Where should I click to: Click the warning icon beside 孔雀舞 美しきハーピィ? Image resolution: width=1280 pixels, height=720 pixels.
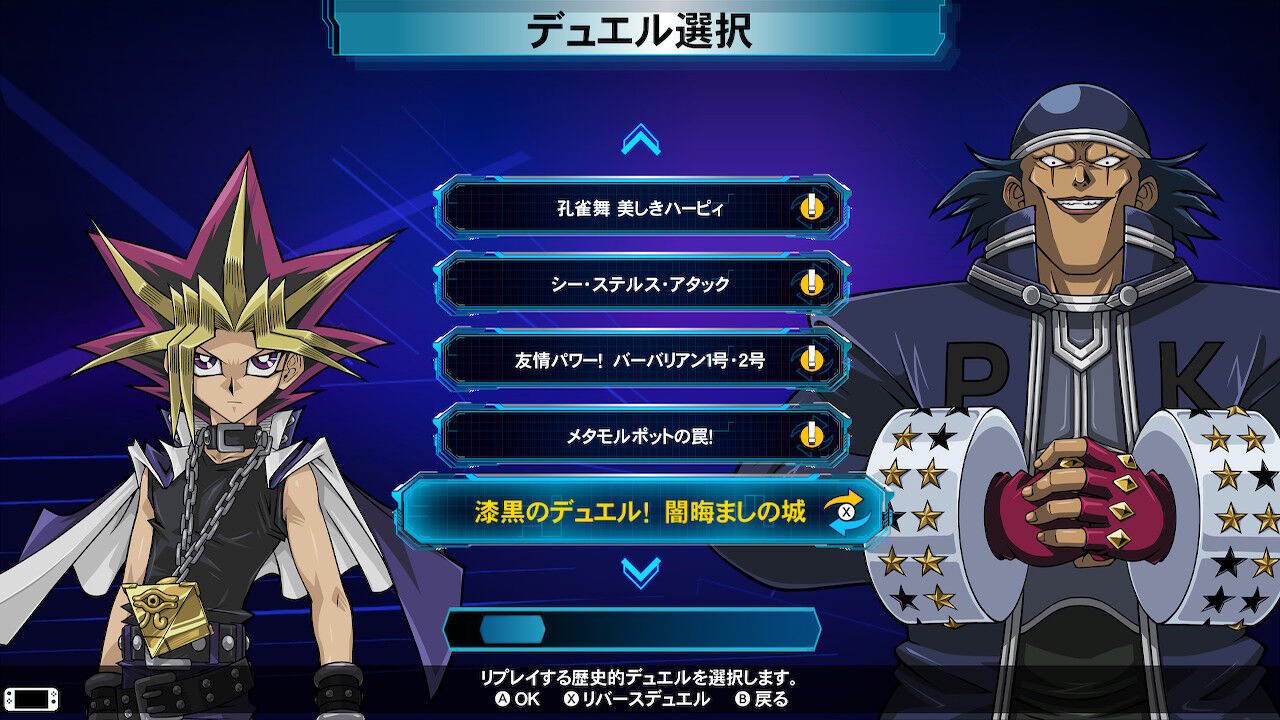(x=812, y=210)
